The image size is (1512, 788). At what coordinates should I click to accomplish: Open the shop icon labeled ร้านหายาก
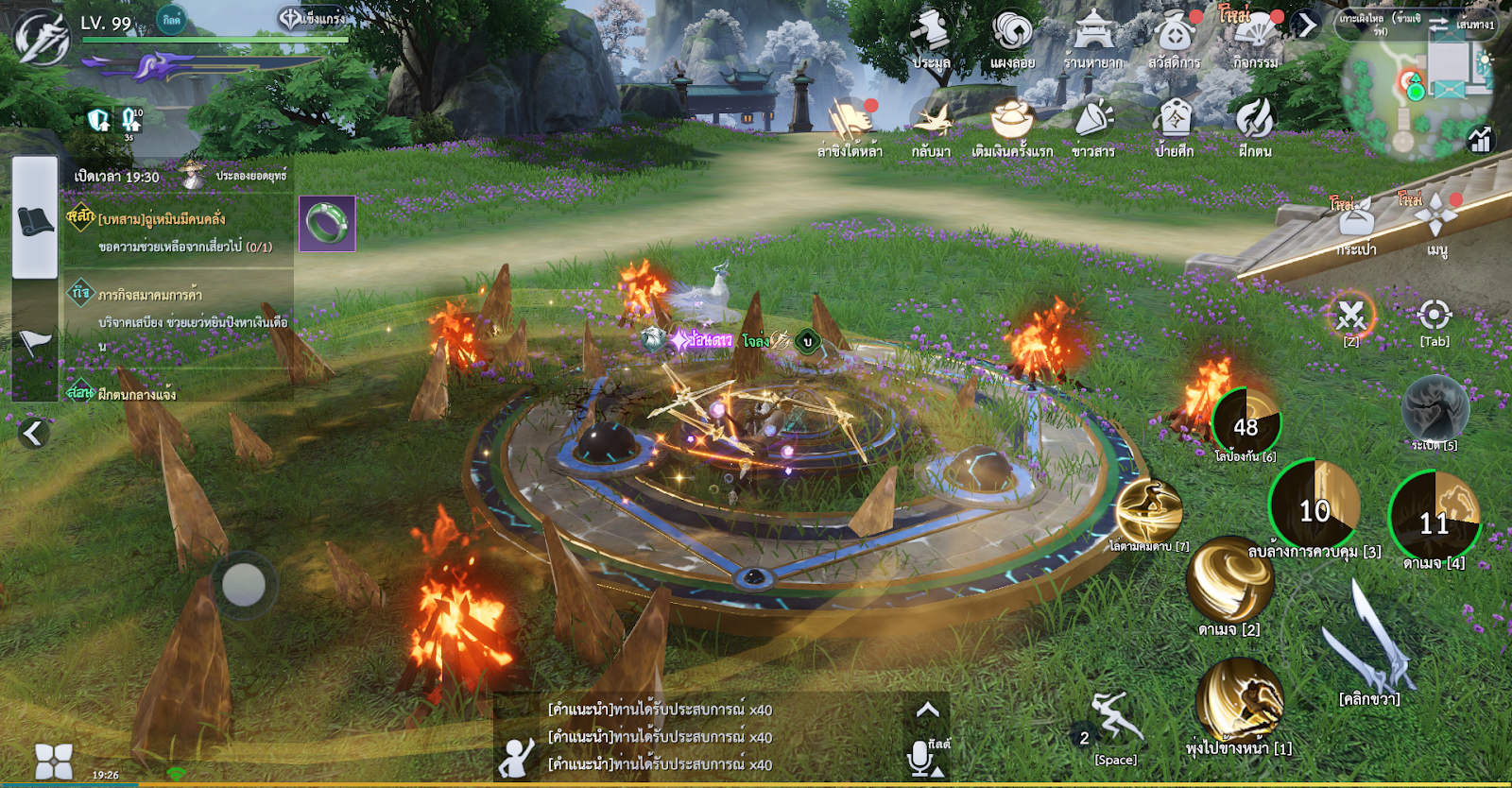click(1093, 36)
